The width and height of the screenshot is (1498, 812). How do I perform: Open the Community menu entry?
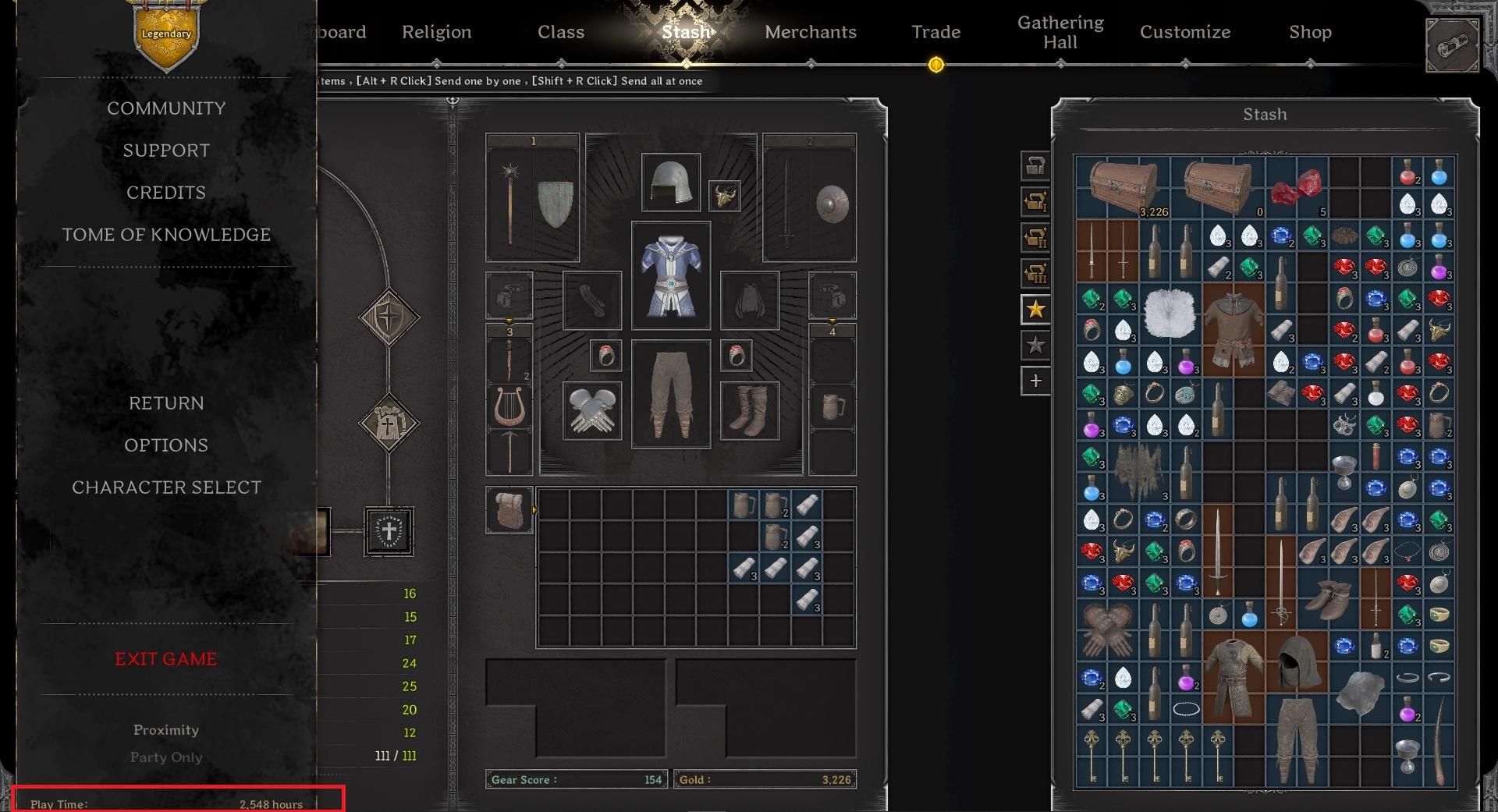pos(166,108)
